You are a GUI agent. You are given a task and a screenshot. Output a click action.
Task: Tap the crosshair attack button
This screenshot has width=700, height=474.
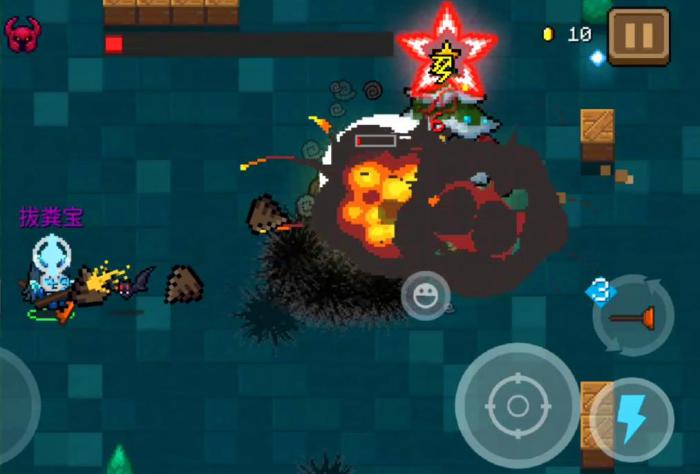[517, 405]
